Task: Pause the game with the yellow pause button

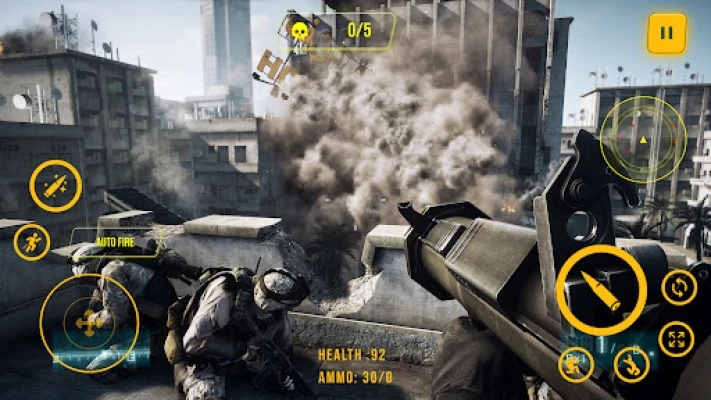Action: tap(666, 34)
